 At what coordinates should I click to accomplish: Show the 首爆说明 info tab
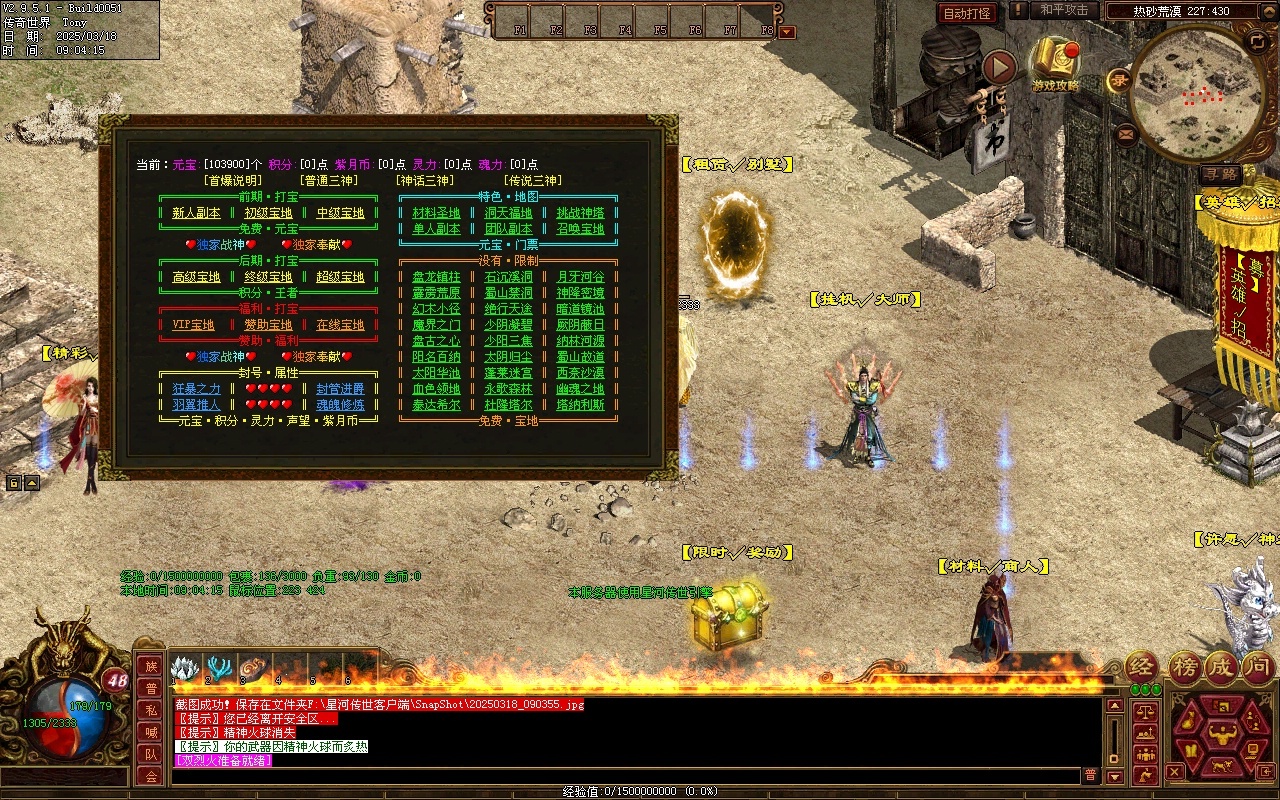tap(233, 181)
